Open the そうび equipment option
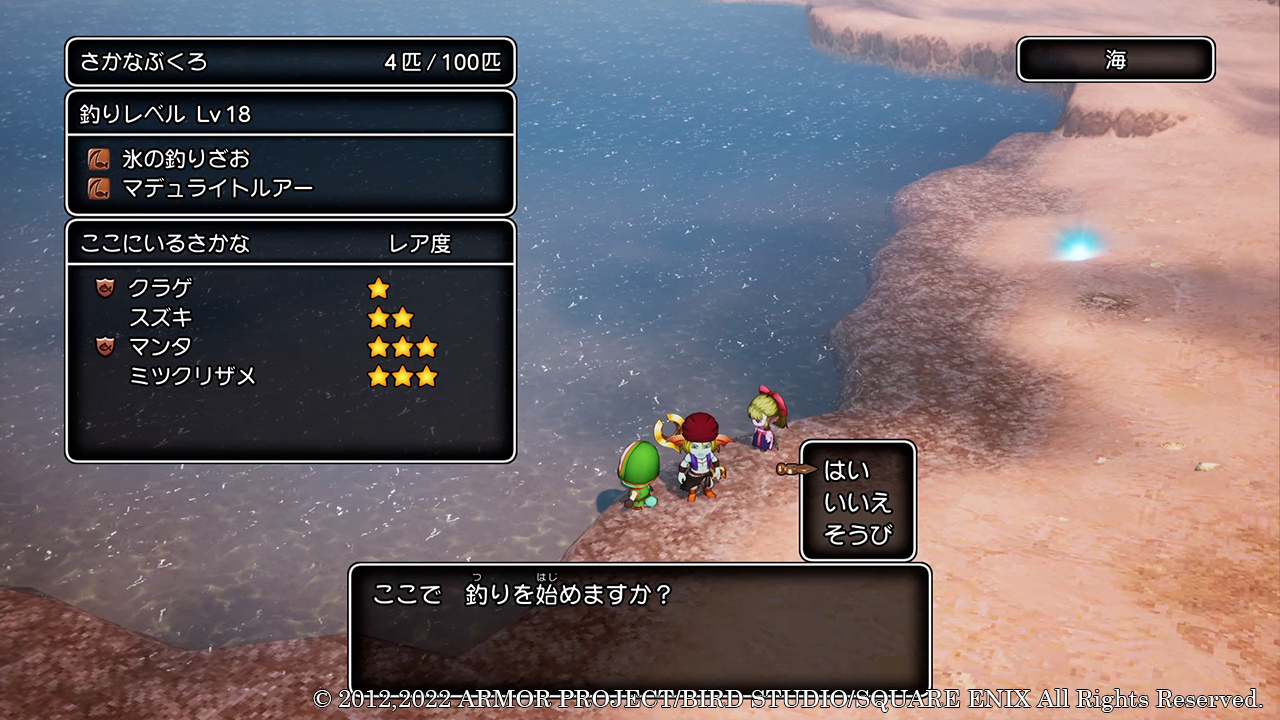 pos(857,536)
